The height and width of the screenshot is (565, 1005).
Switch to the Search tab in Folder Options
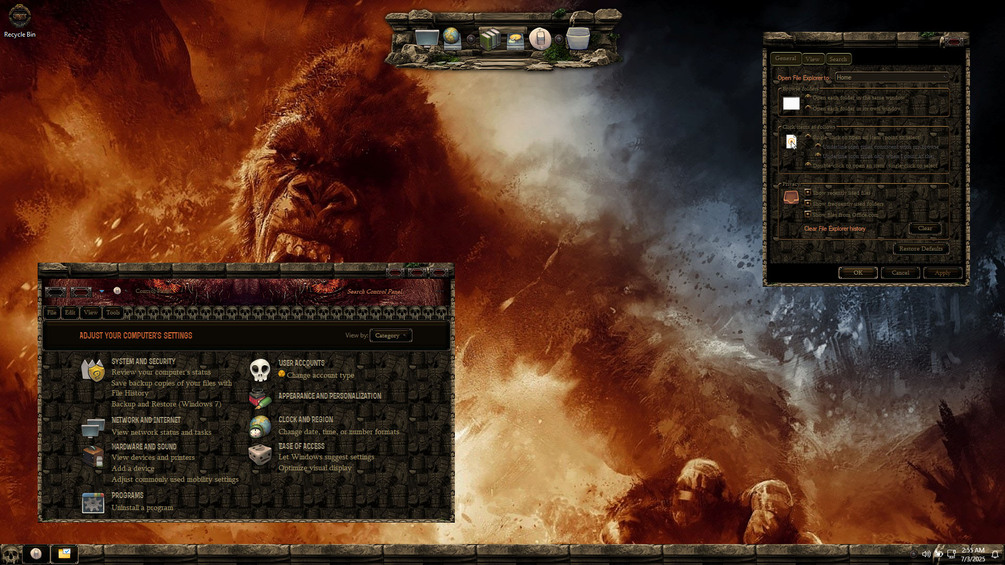pos(838,59)
